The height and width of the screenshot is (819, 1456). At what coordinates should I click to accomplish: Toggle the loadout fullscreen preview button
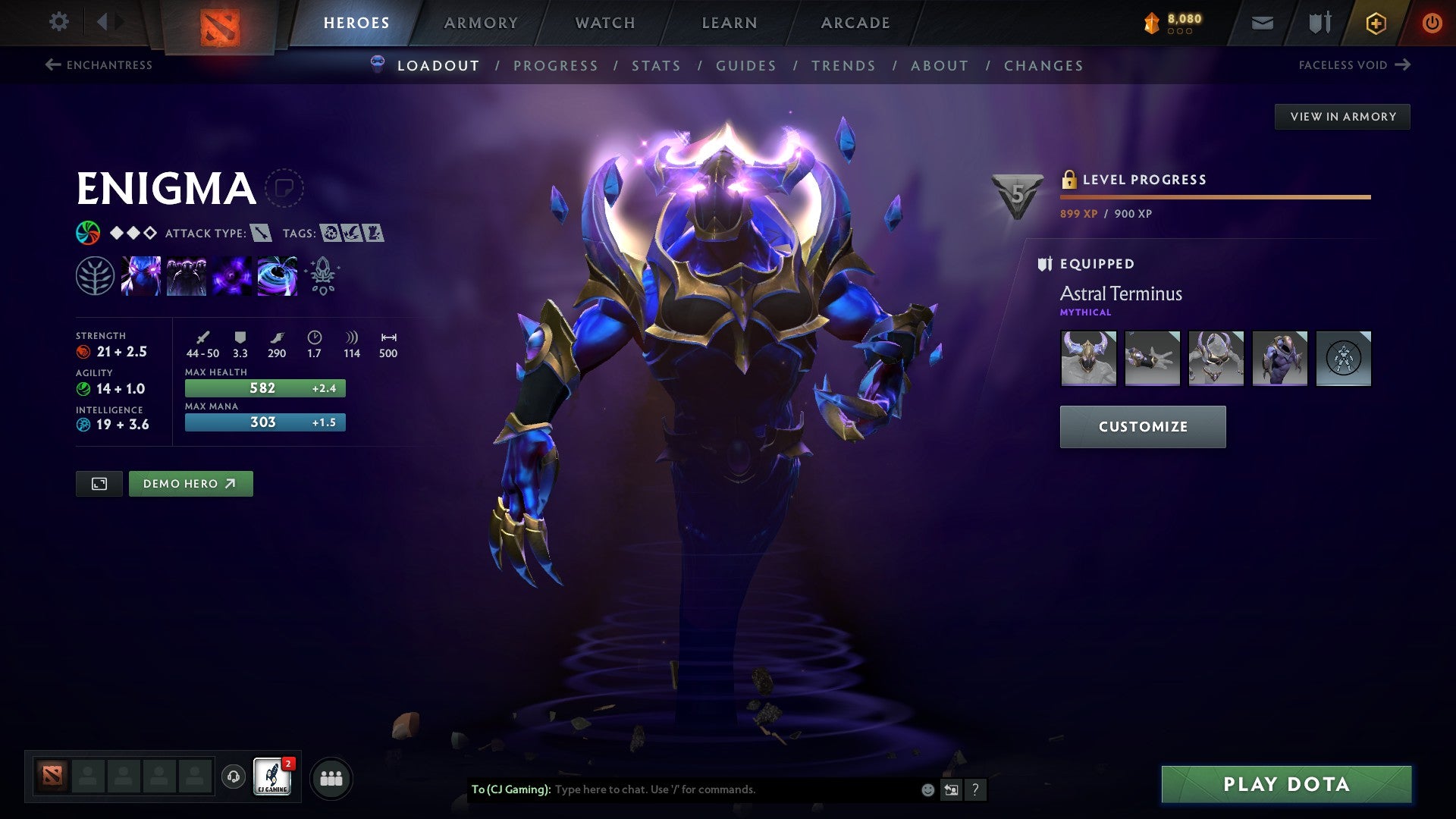(99, 483)
